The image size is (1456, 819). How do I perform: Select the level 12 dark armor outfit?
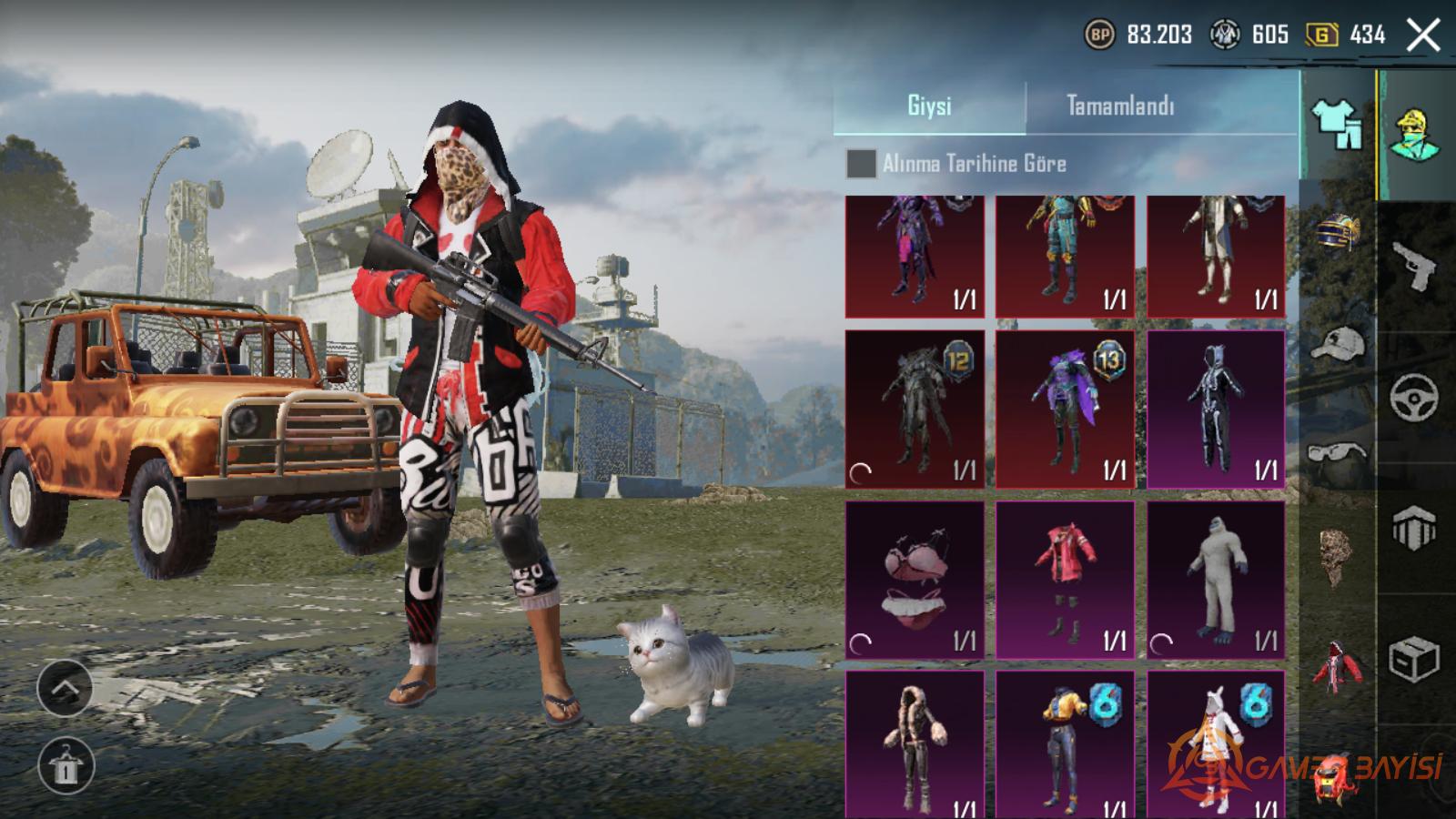coord(915,409)
